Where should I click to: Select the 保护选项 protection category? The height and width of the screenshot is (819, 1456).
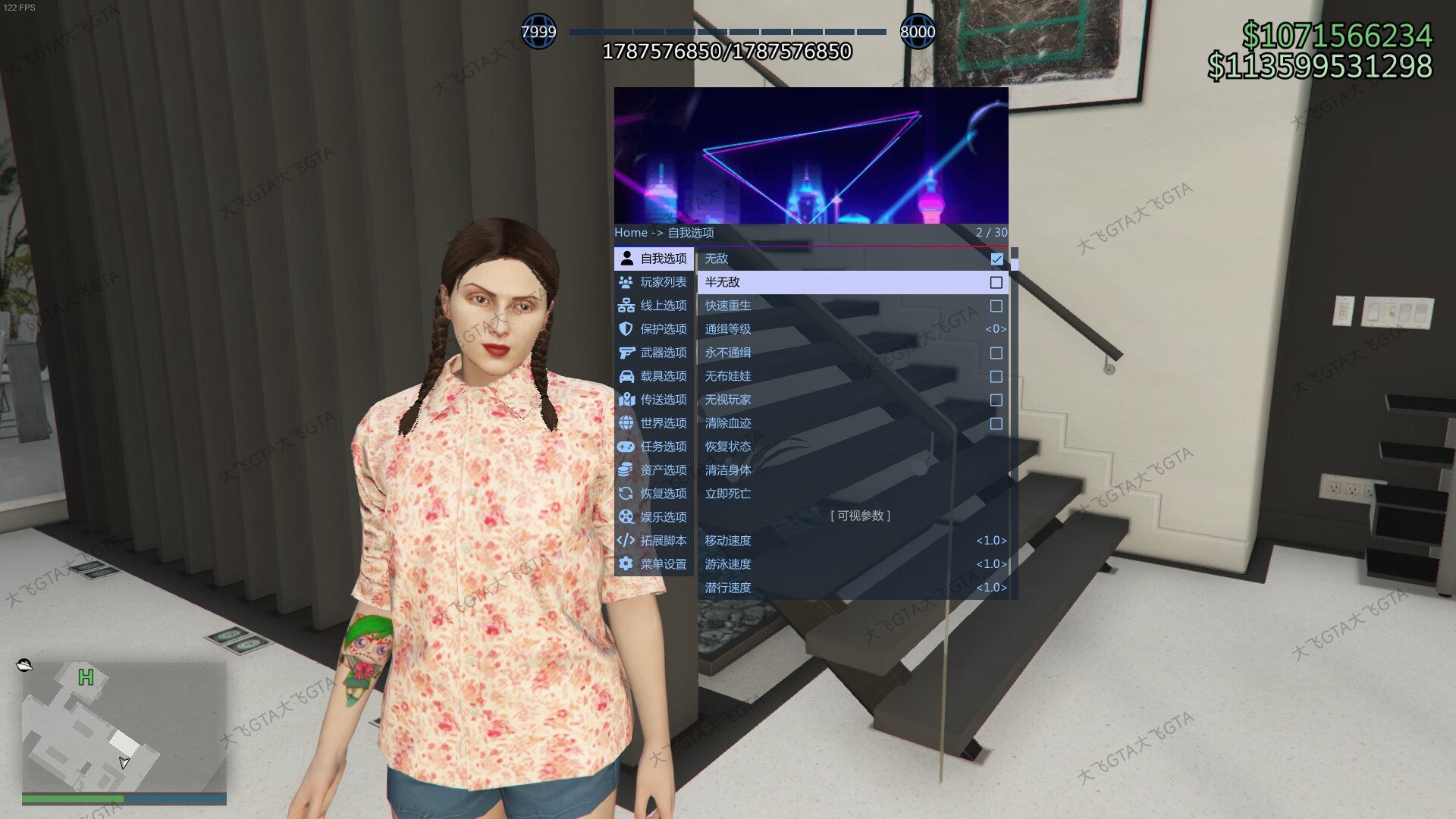pos(654,329)
